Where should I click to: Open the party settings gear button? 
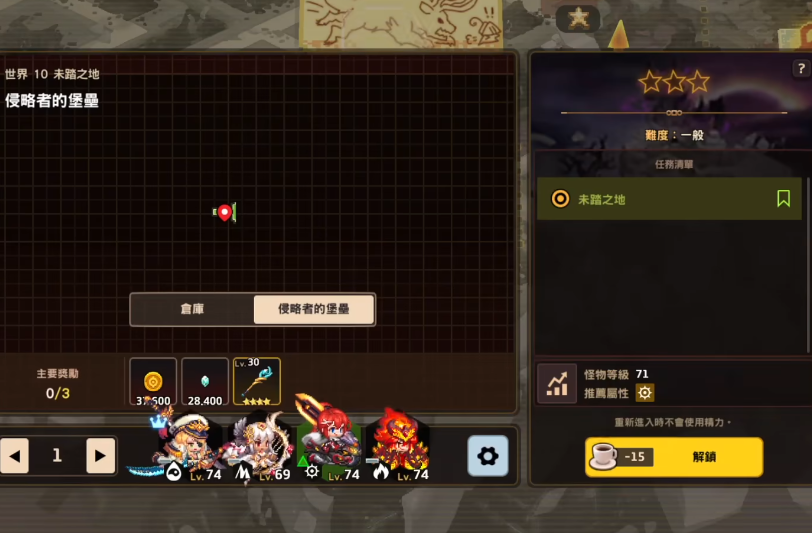point(488,456)
